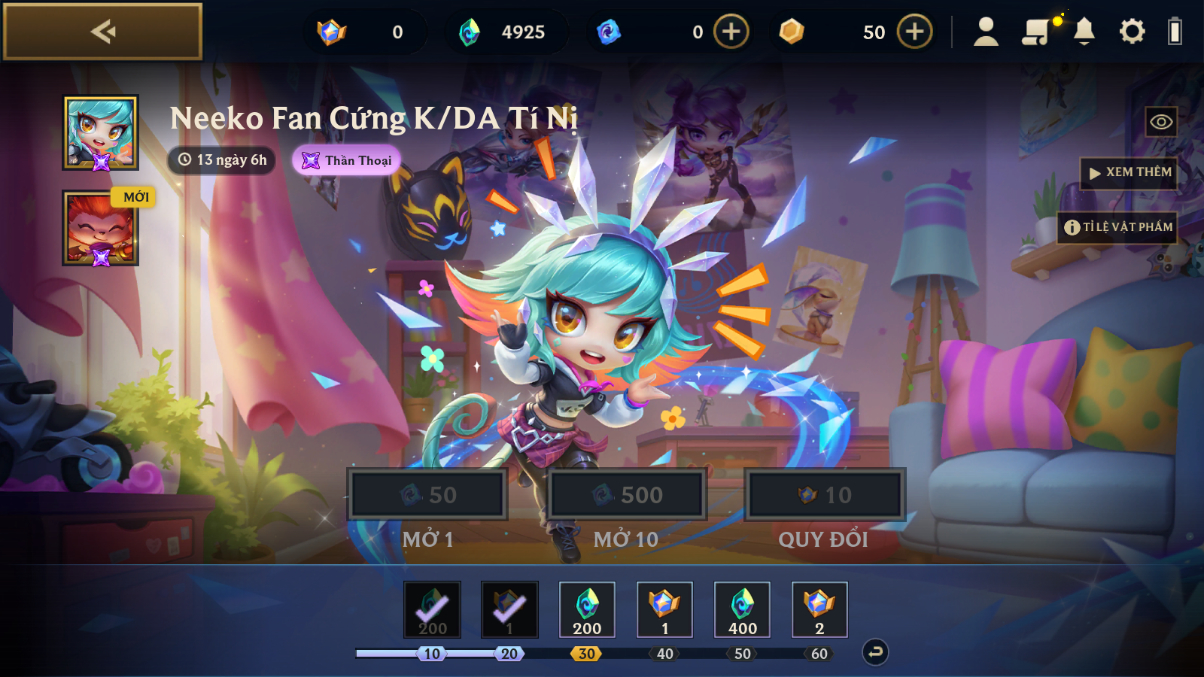Select the Neeko K/DA thumbnail
The width and height of the screenshot is (1204, 677).
(101, 133)
